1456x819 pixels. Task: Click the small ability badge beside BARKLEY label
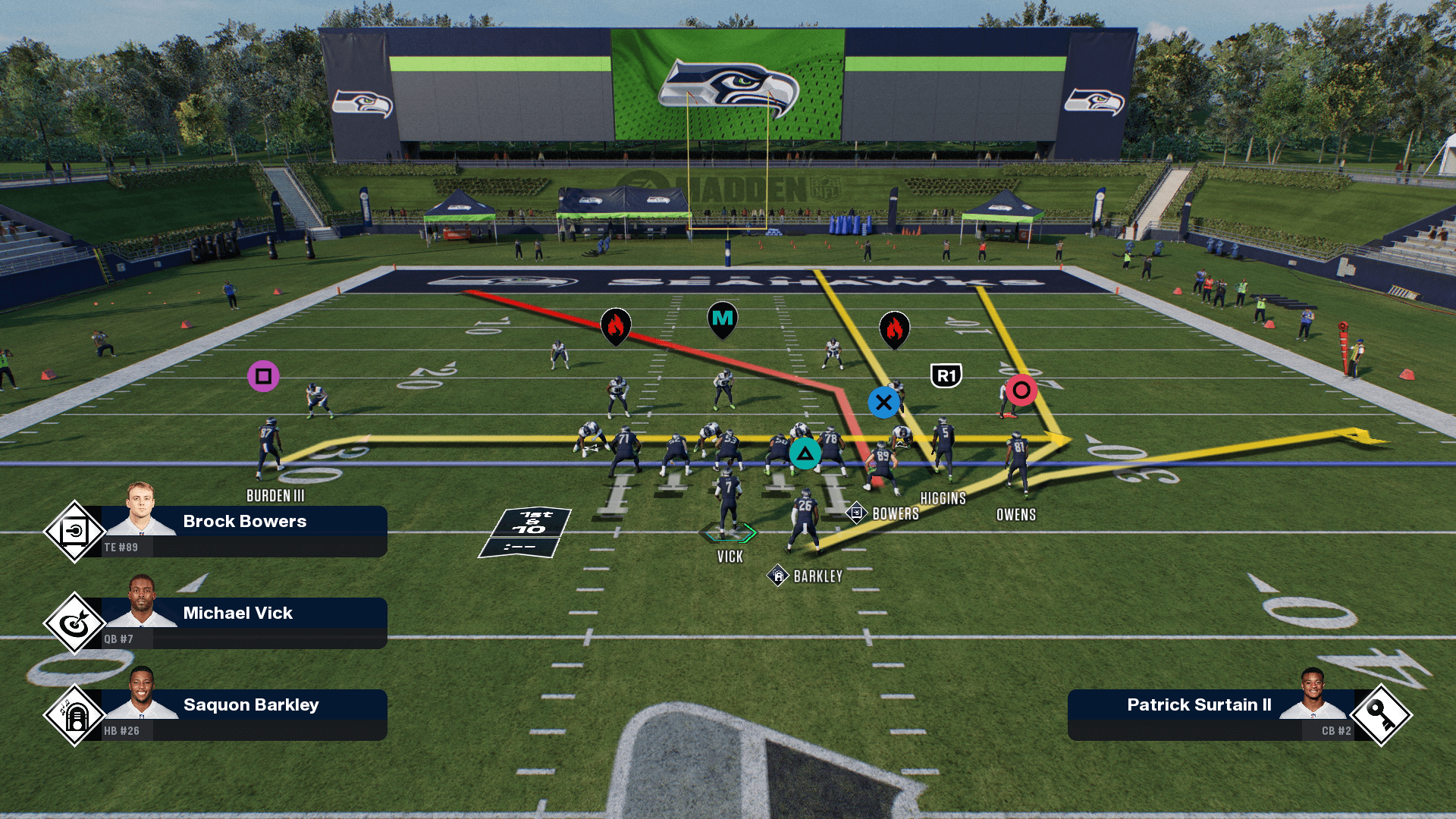pos(778,576)
